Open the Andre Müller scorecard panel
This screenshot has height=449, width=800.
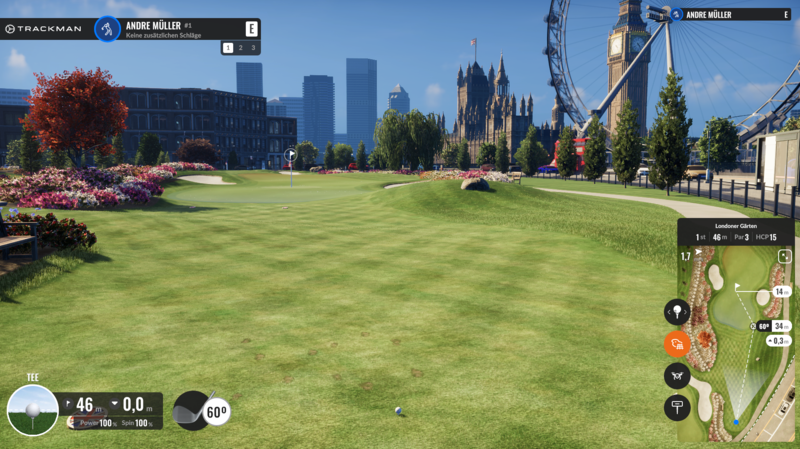(x=730, y=15)
